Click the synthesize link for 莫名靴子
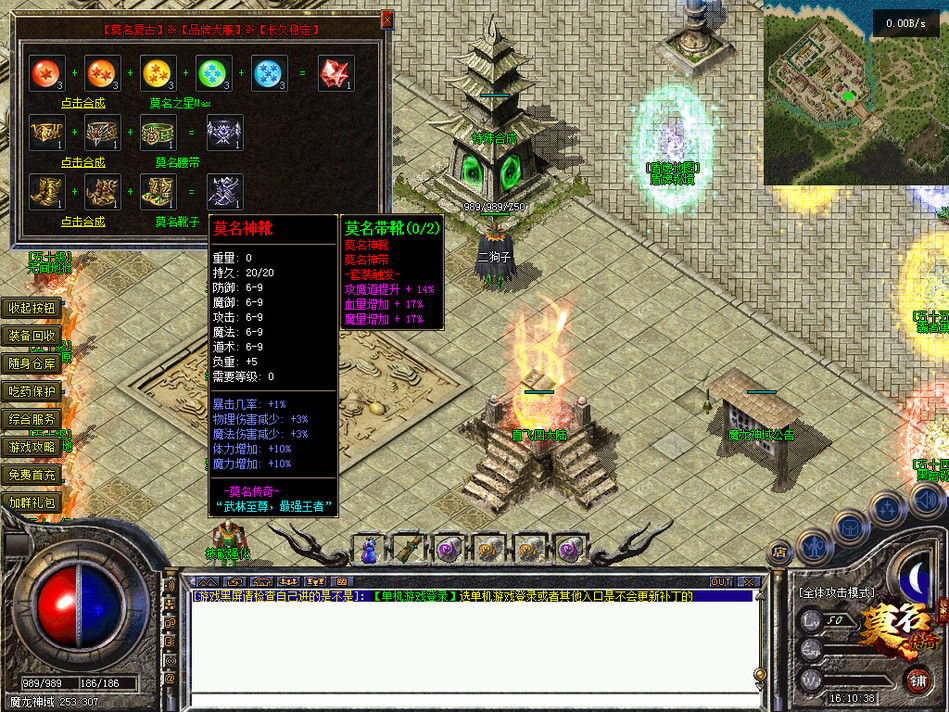The width and height of the screenshot is (949, 712). tap(83, 221)
